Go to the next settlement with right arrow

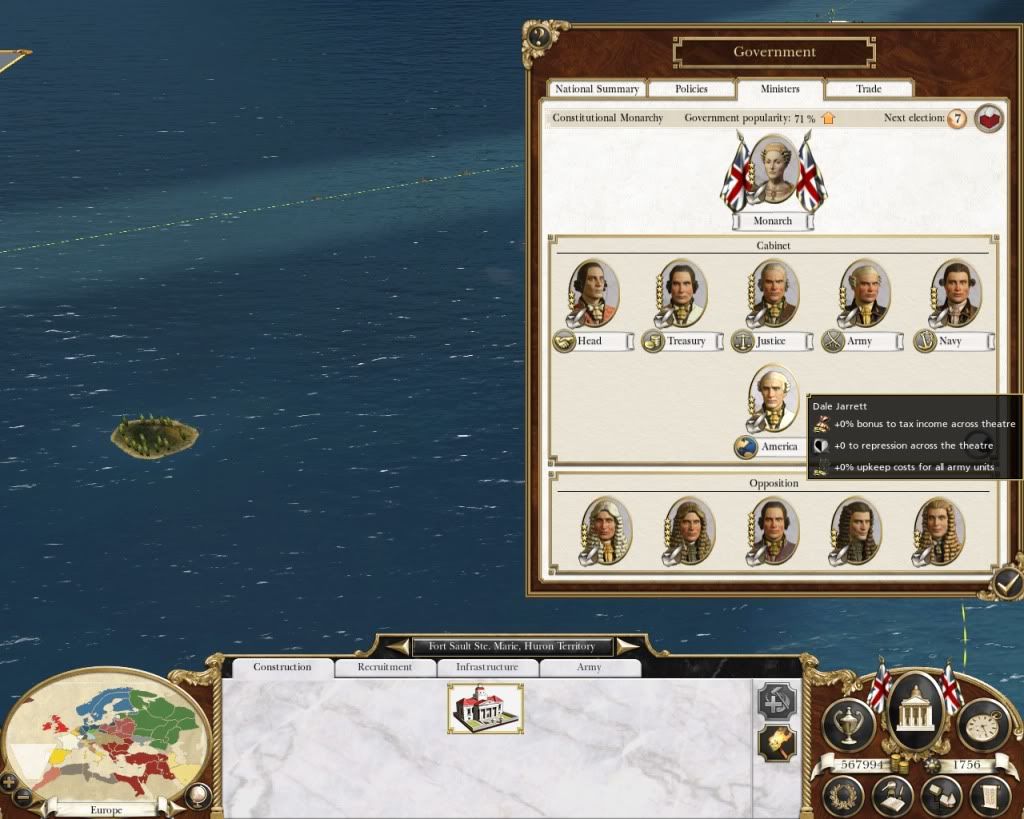click(627, 646)
